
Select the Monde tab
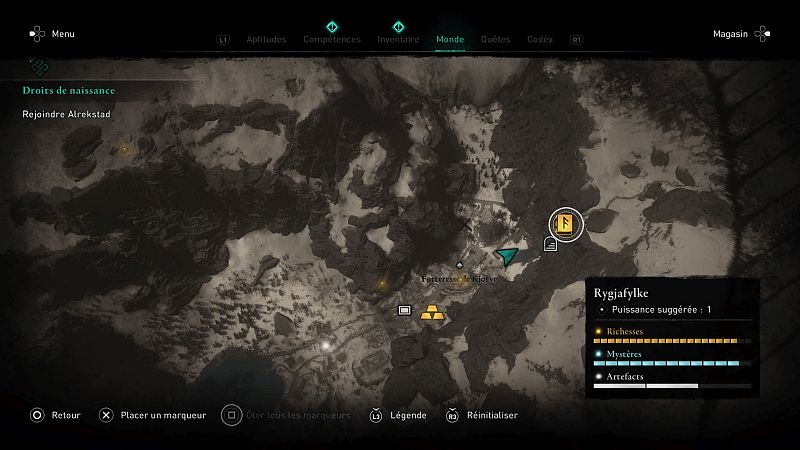[450, 40]
